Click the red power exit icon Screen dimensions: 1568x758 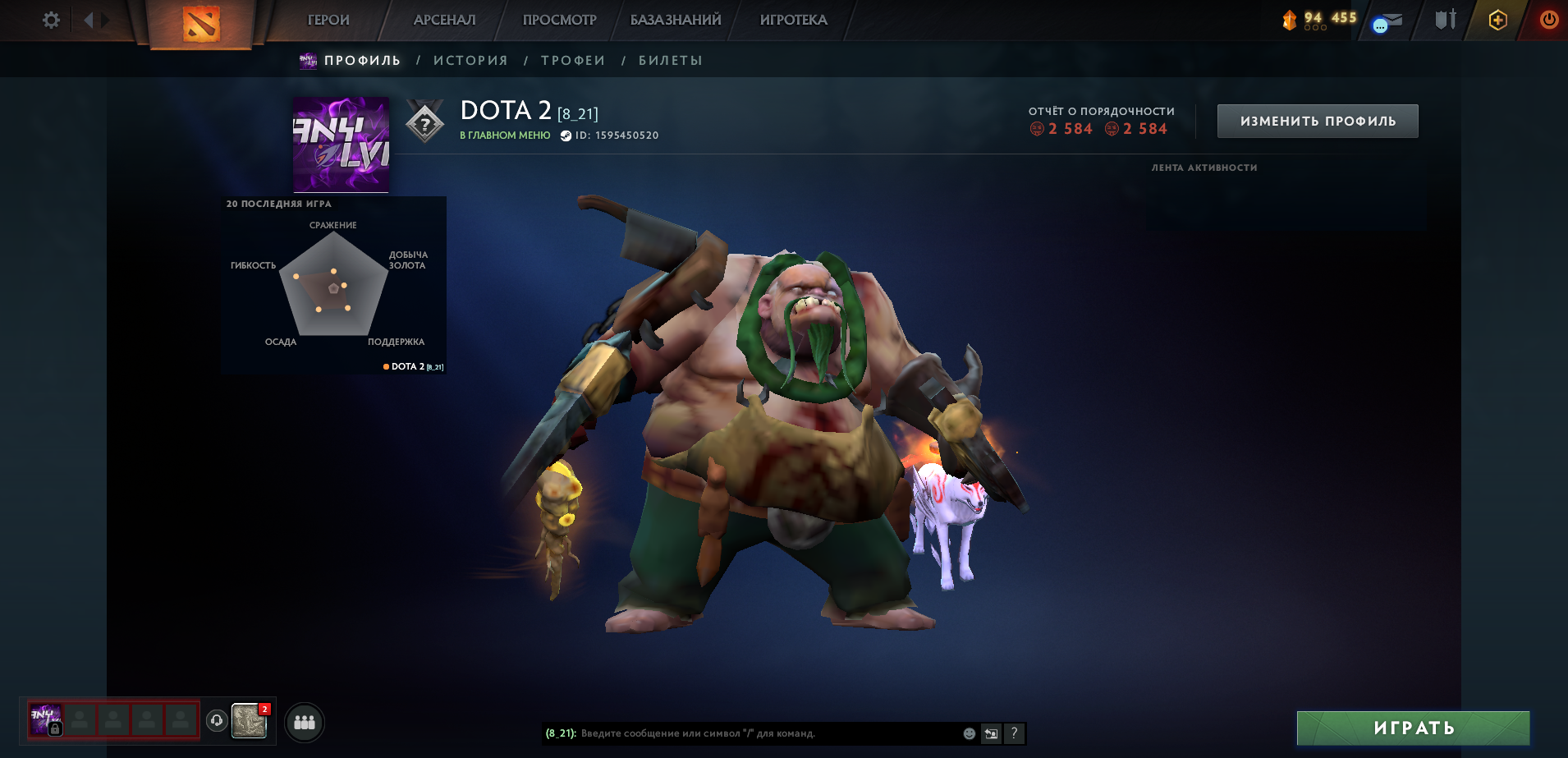pos(1550,19)
